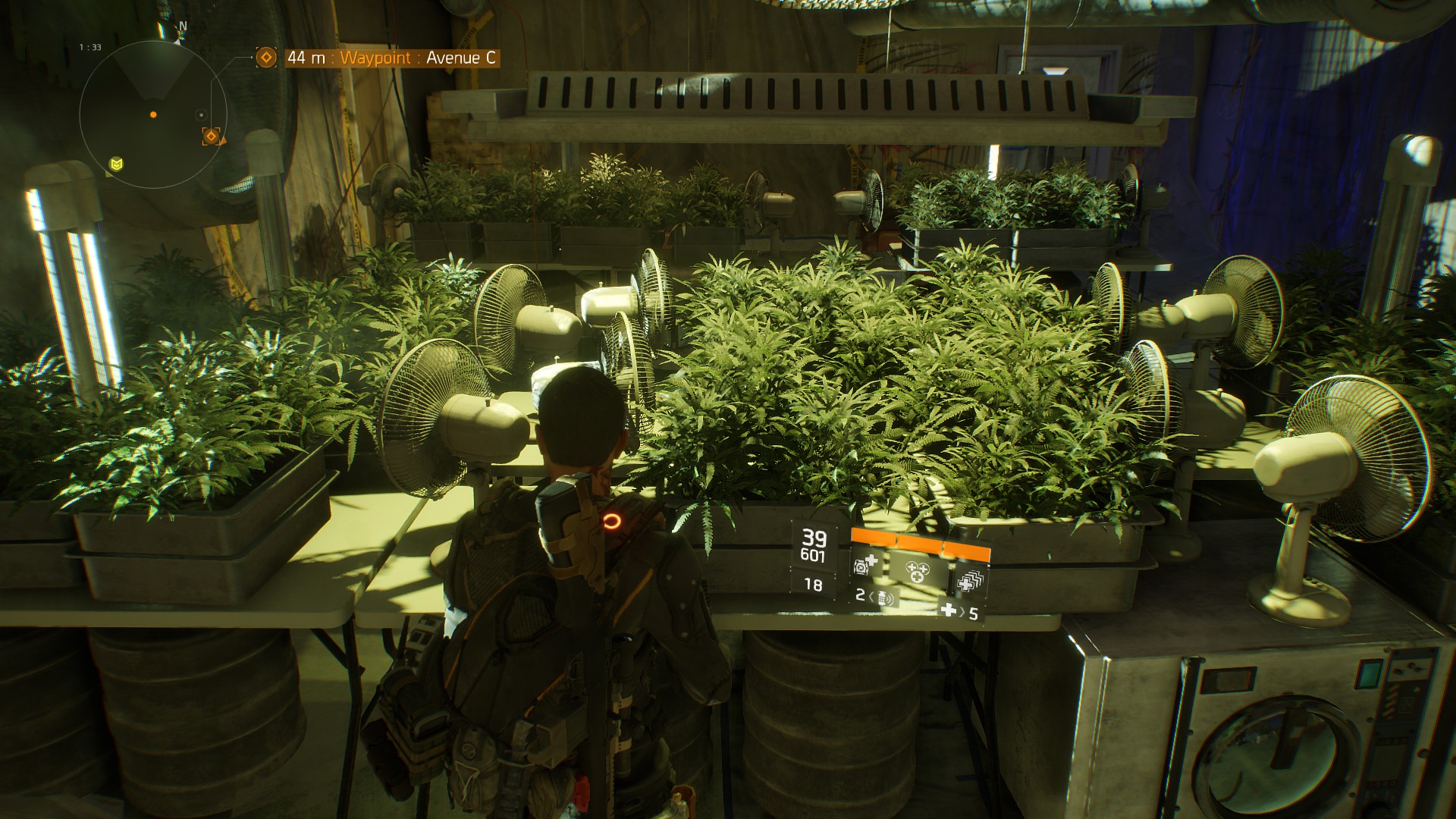
Task: Trigger the stacked-cross signature skill icon
Action: pyautogui.click(x=969, y=581)
